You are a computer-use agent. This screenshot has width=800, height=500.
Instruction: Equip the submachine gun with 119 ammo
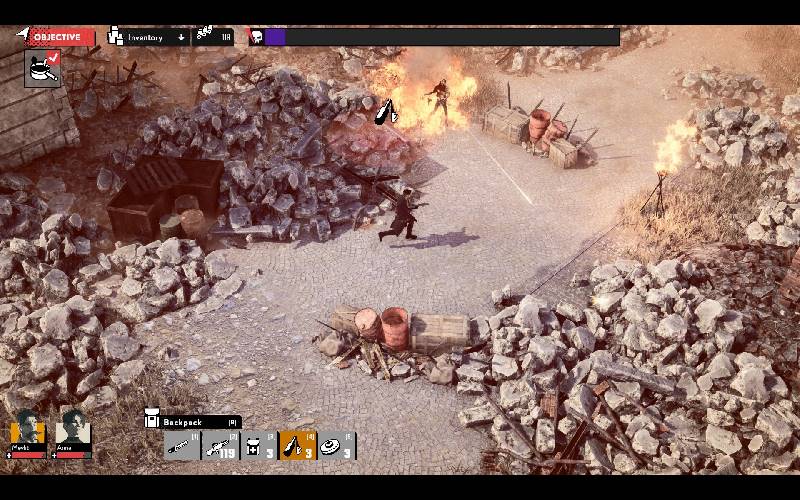coord(220,446)
